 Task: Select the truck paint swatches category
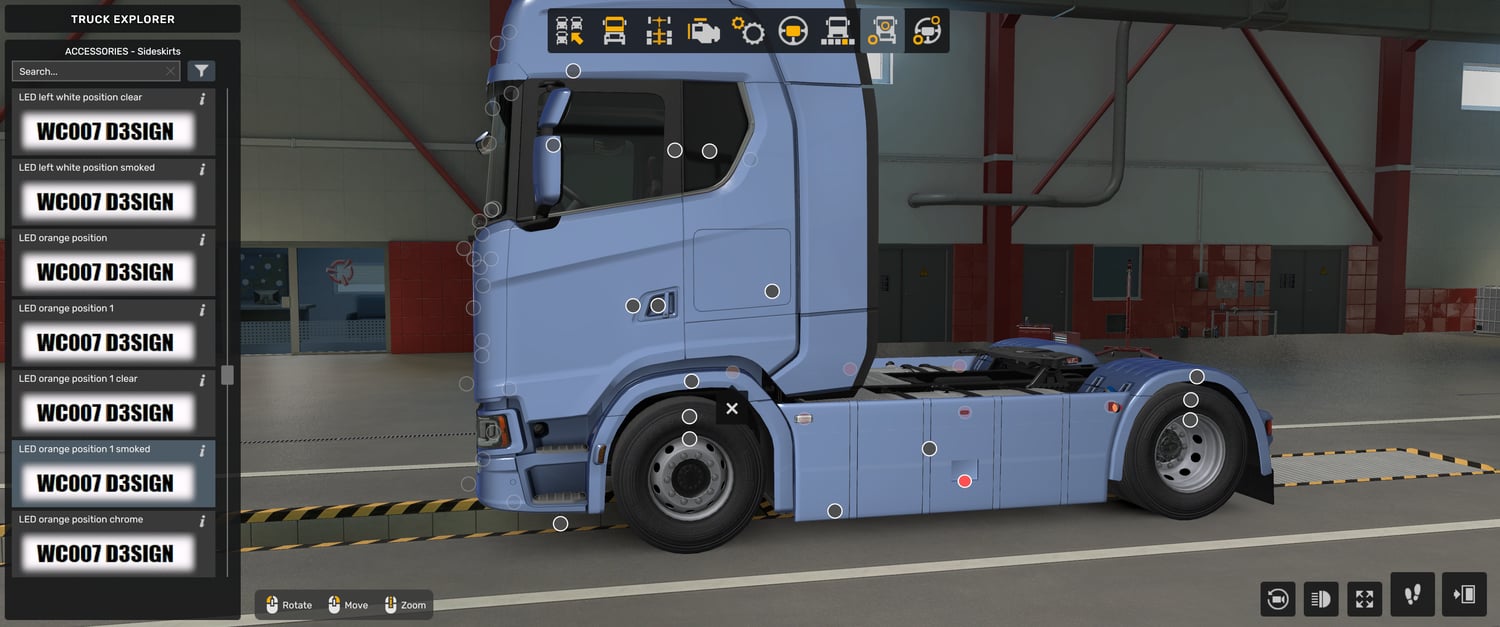point(837,31)
